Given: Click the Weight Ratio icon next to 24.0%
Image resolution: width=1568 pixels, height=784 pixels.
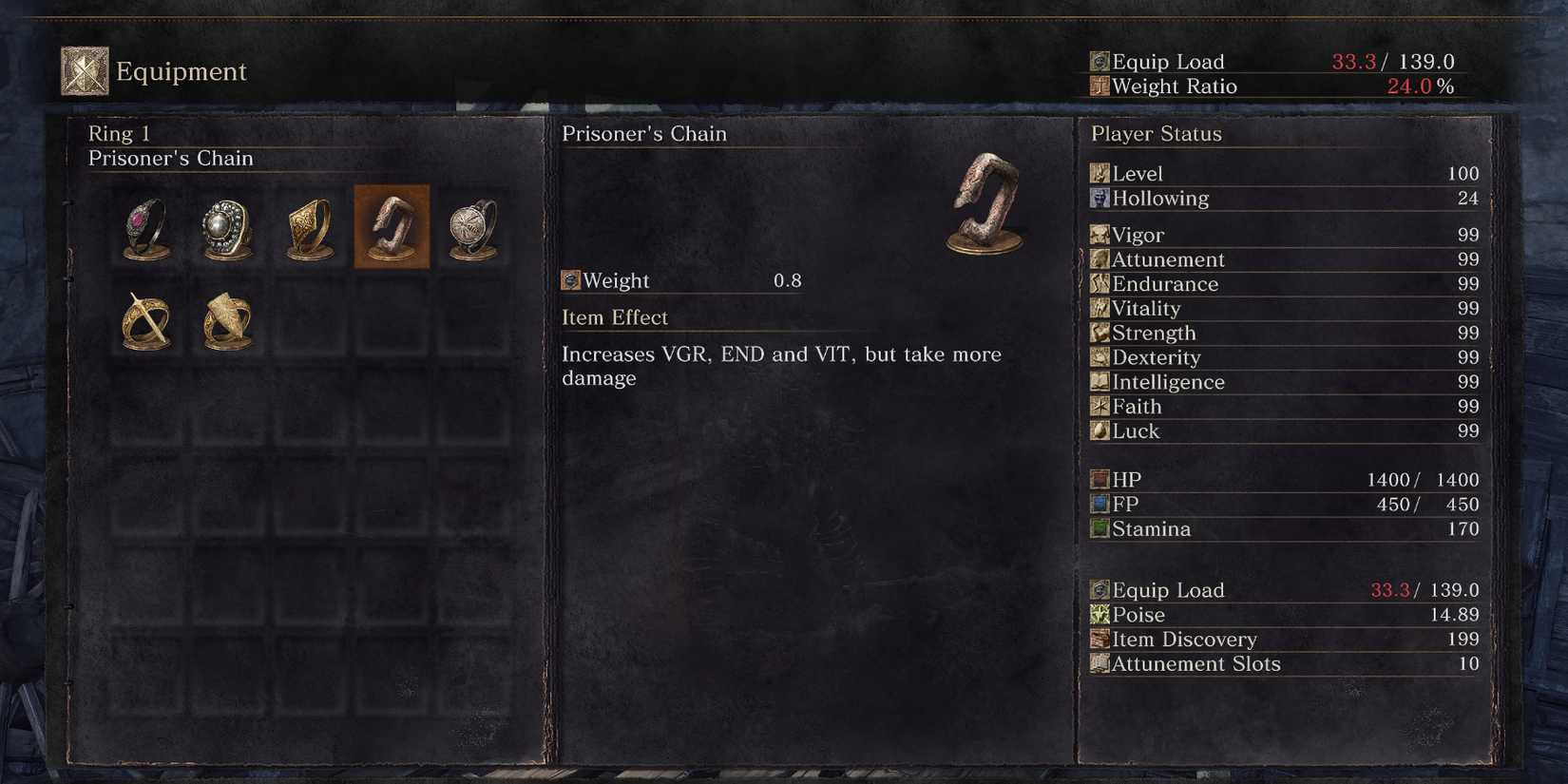Looking at the screenshot, I should pos(1100,86).
